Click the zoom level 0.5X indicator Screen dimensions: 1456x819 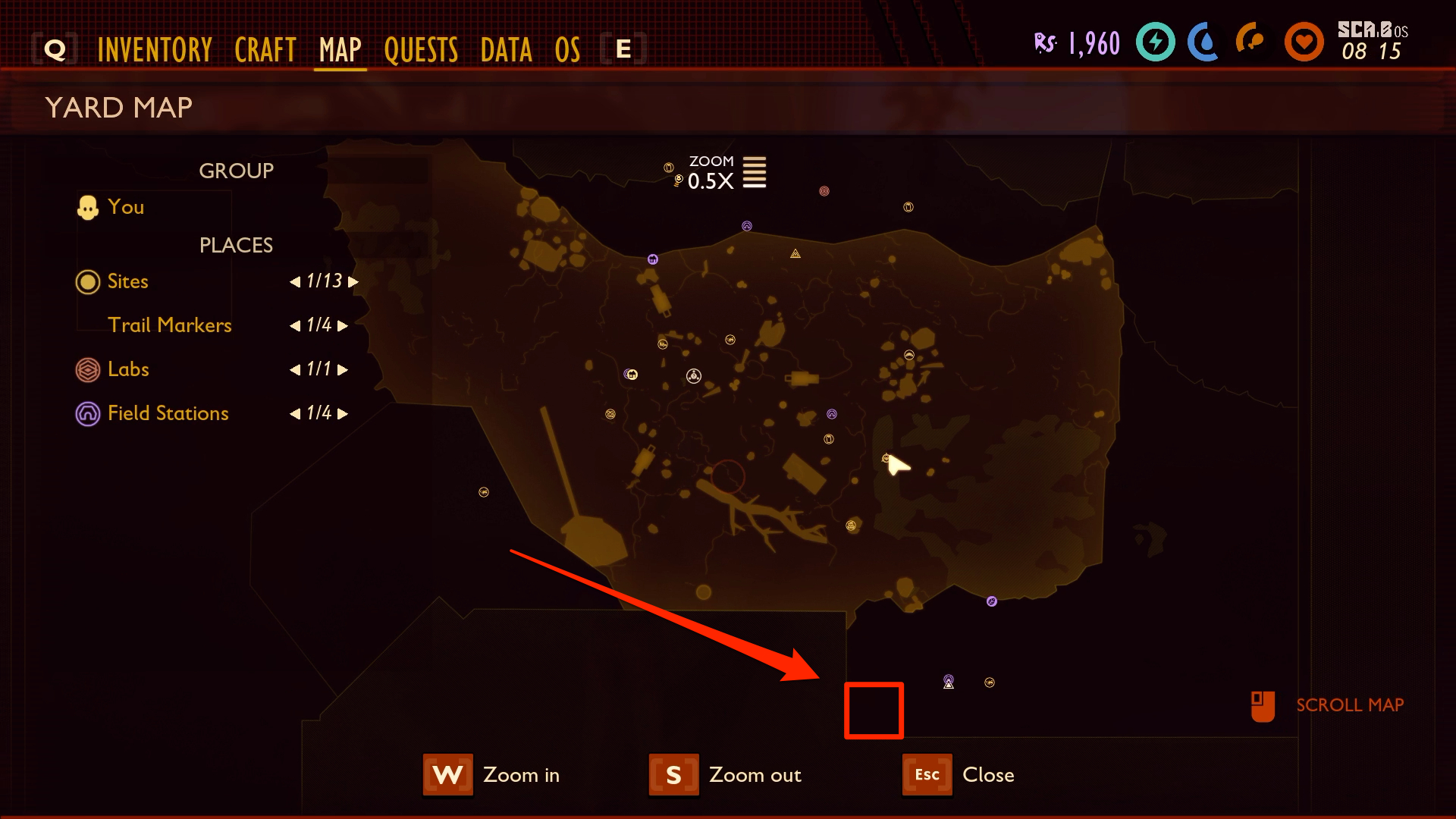click(x=711, y=180)
